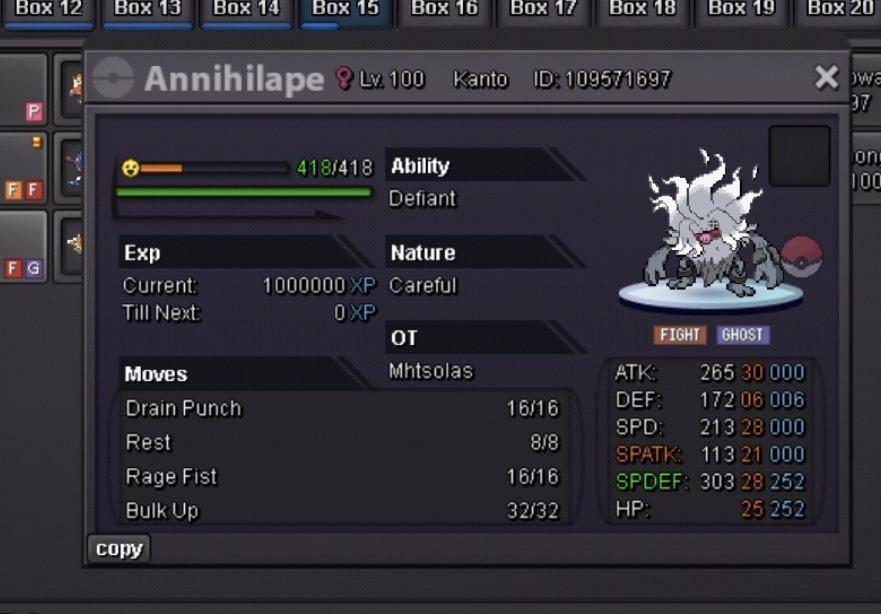Select the Box 14 tab
881x614 pixels.
pyautogui.click(x=246, y=10)
